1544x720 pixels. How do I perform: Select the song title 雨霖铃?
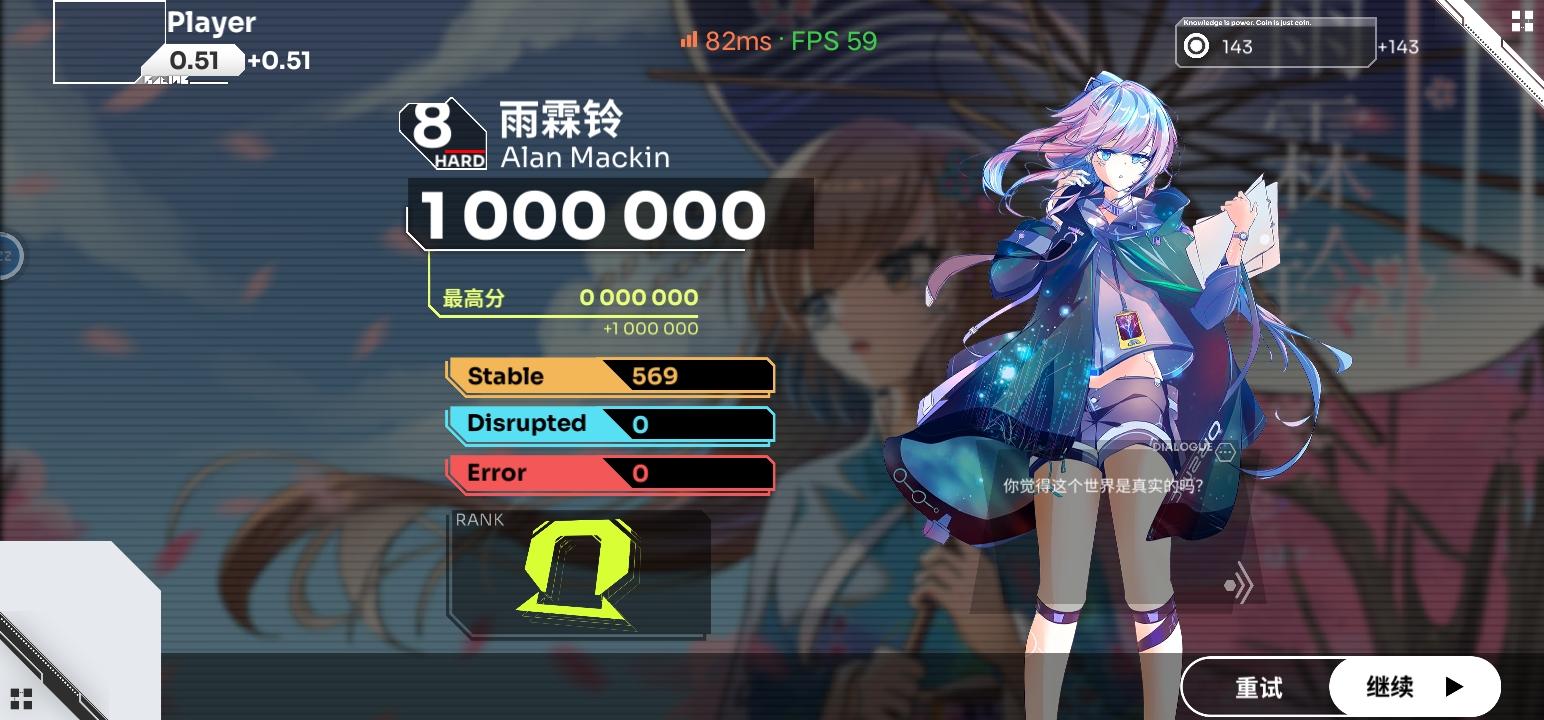pos(560,120)
